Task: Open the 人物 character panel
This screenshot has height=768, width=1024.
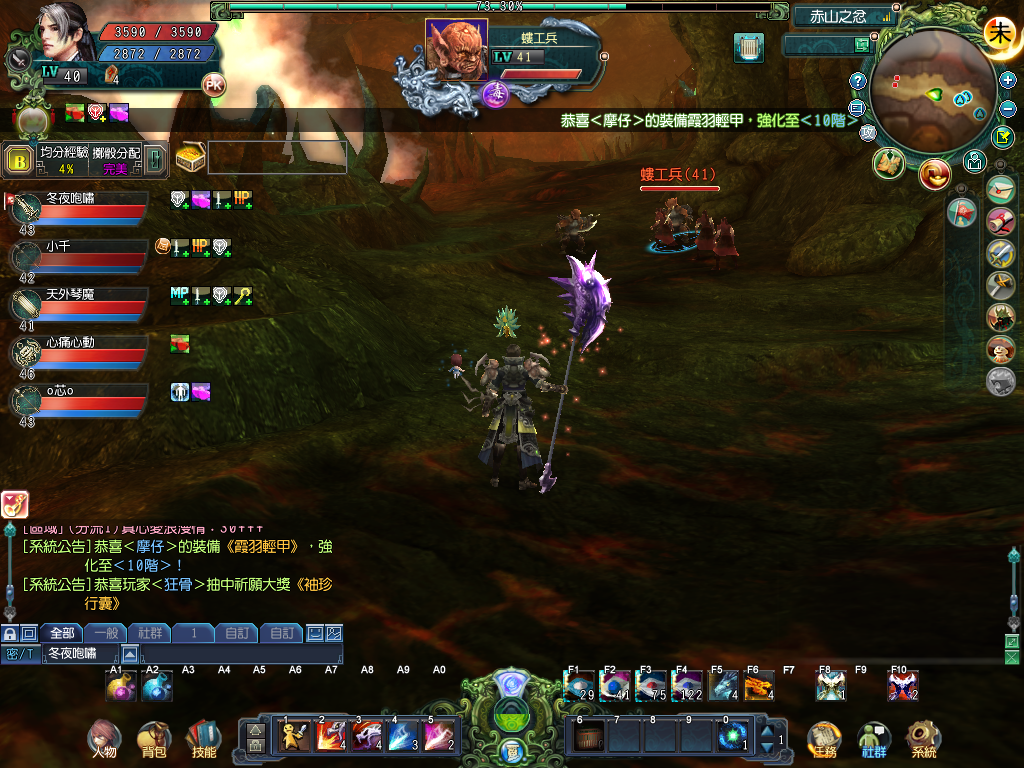Action: point(103,738)
